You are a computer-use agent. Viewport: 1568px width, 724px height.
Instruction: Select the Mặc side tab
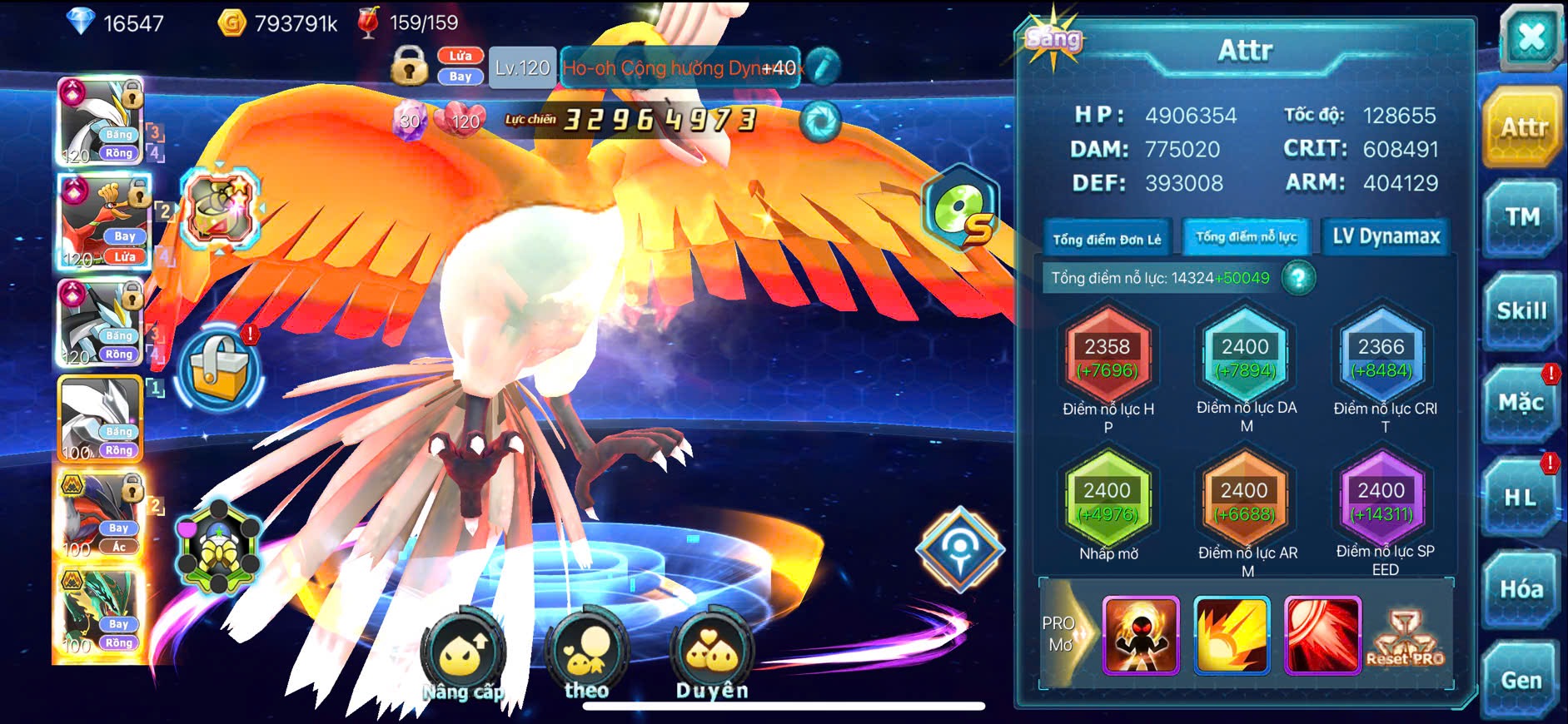pos(1521,404)
